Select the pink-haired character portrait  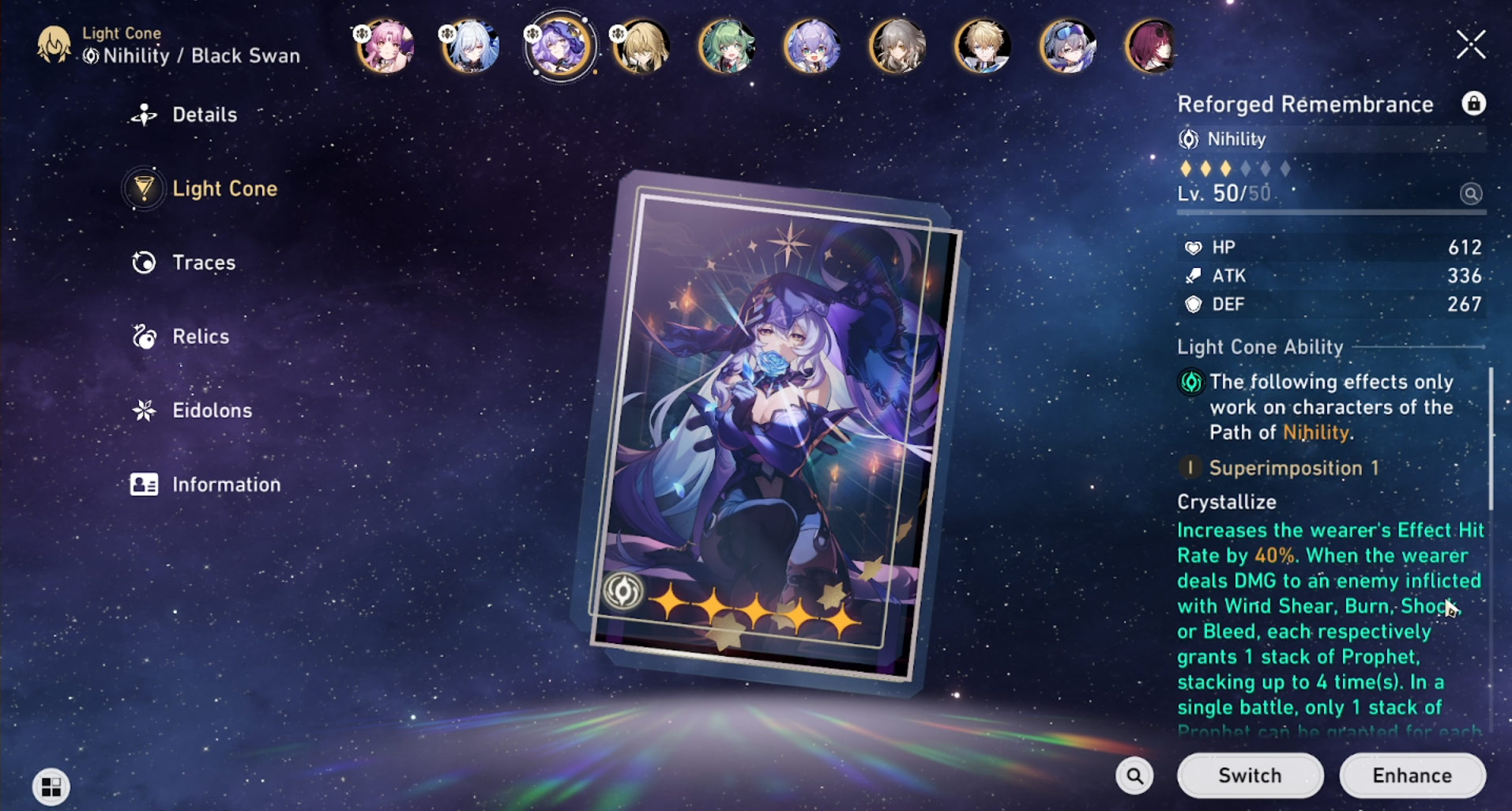[386, 47]
